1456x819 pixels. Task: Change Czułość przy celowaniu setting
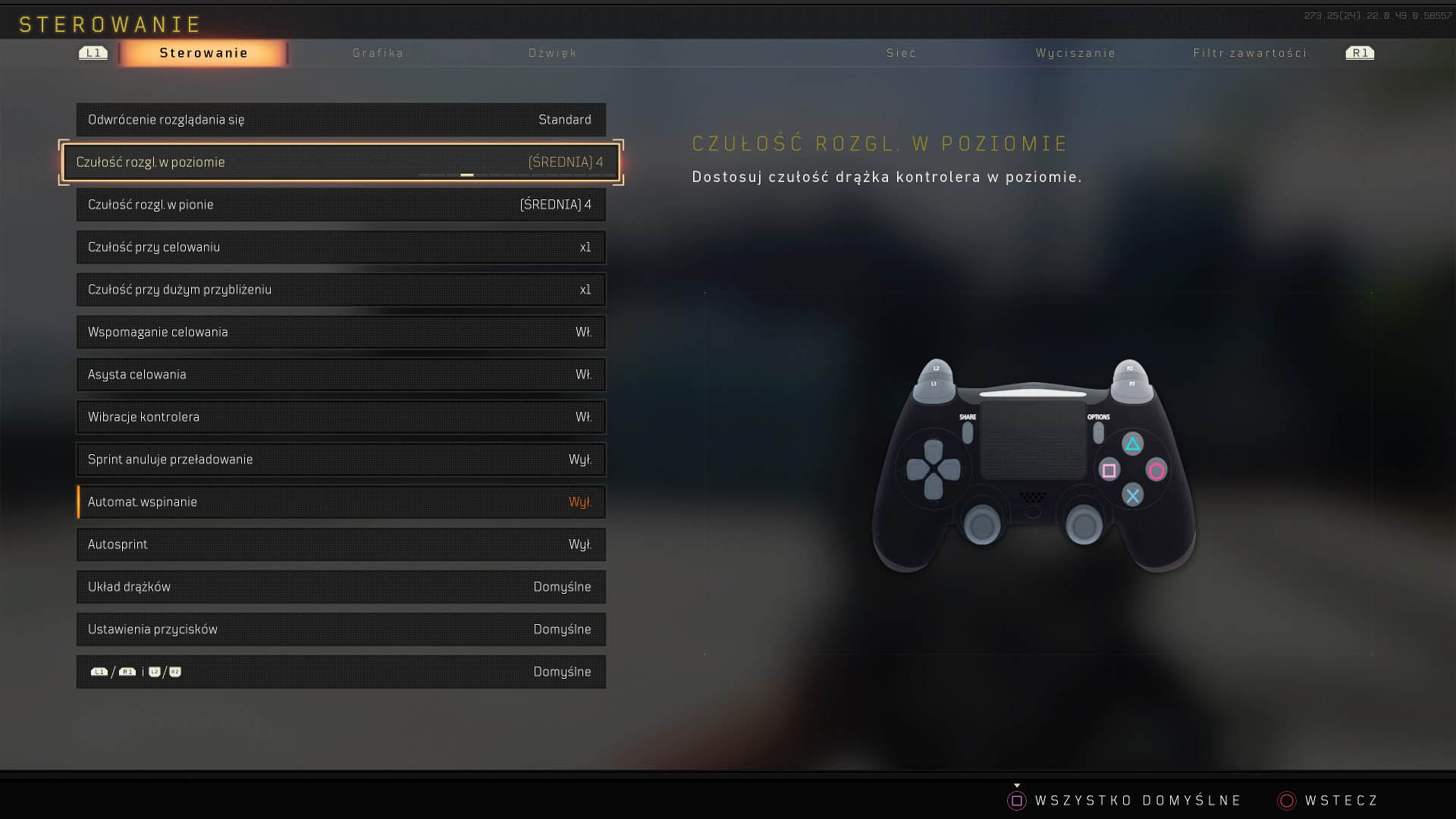coord(340,247)
